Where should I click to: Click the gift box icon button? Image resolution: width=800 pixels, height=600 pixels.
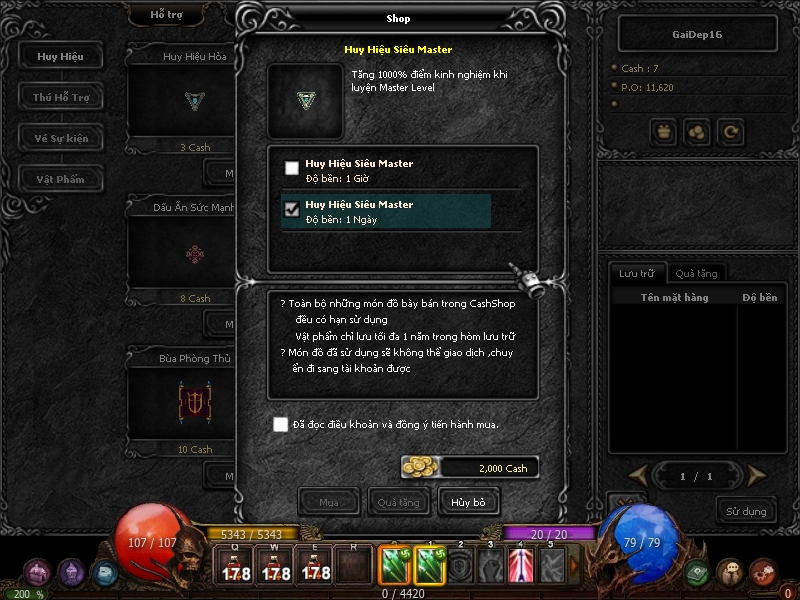(x=664, y=130)
